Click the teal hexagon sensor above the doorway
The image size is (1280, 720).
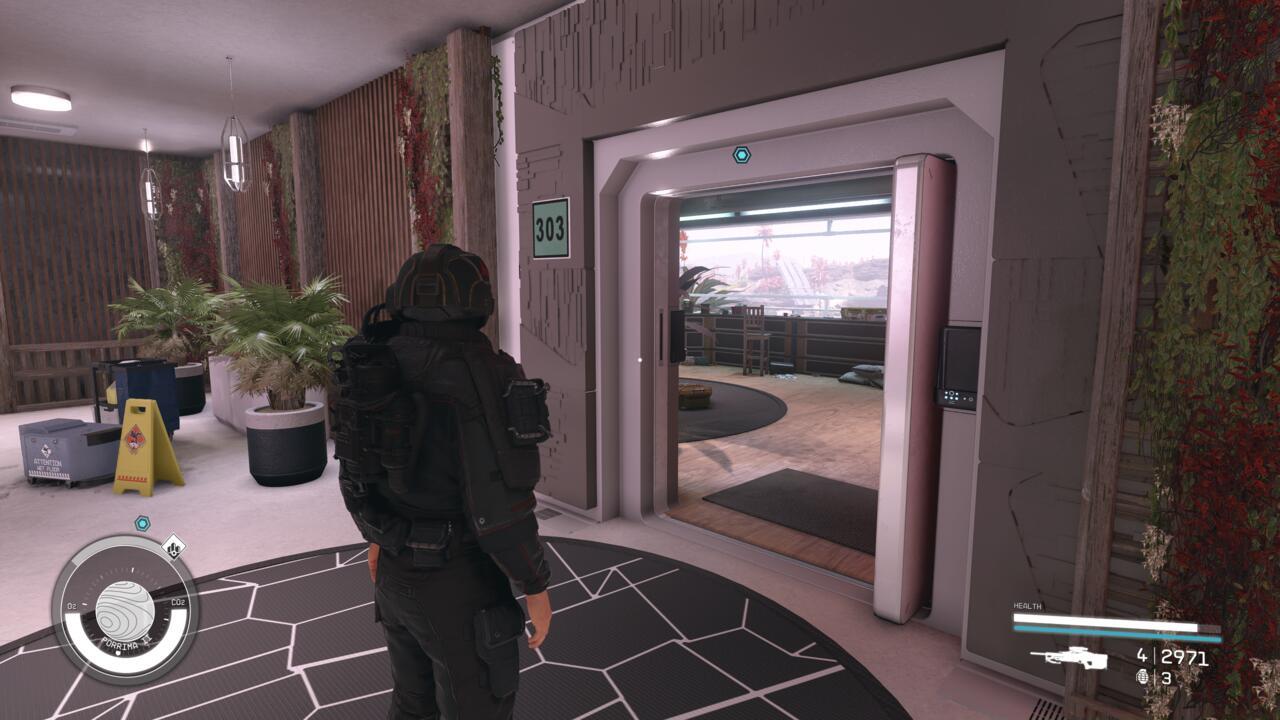point(742,156)
